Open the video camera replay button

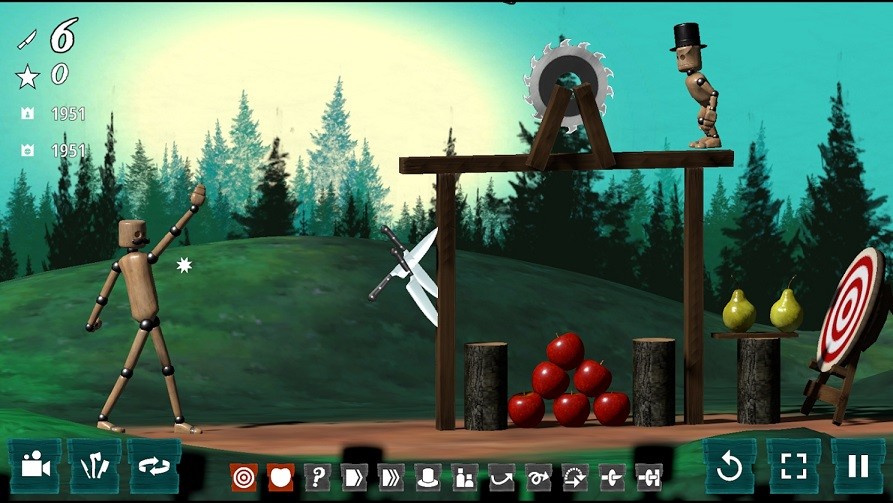[x=35, y=465]
